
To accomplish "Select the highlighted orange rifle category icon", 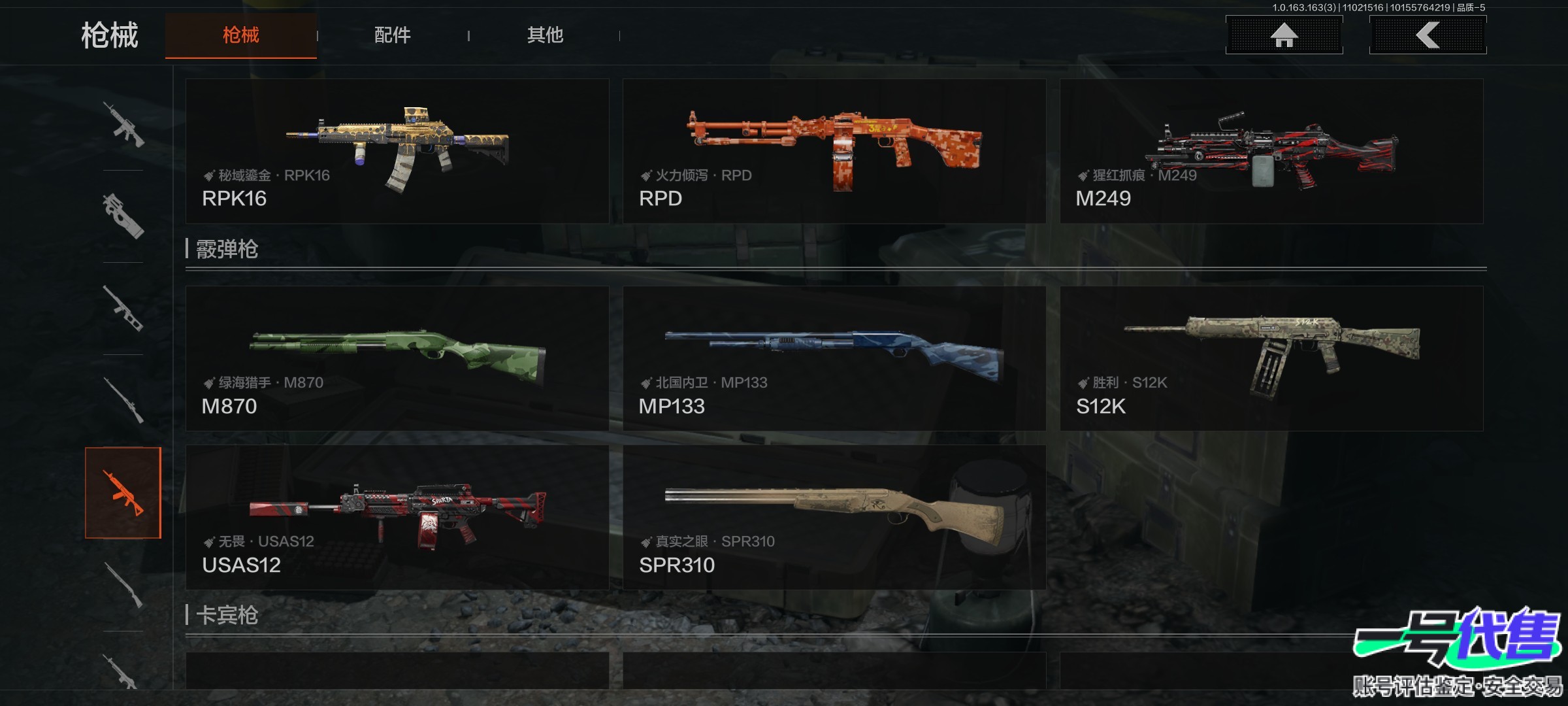I will tap(123, 493).
